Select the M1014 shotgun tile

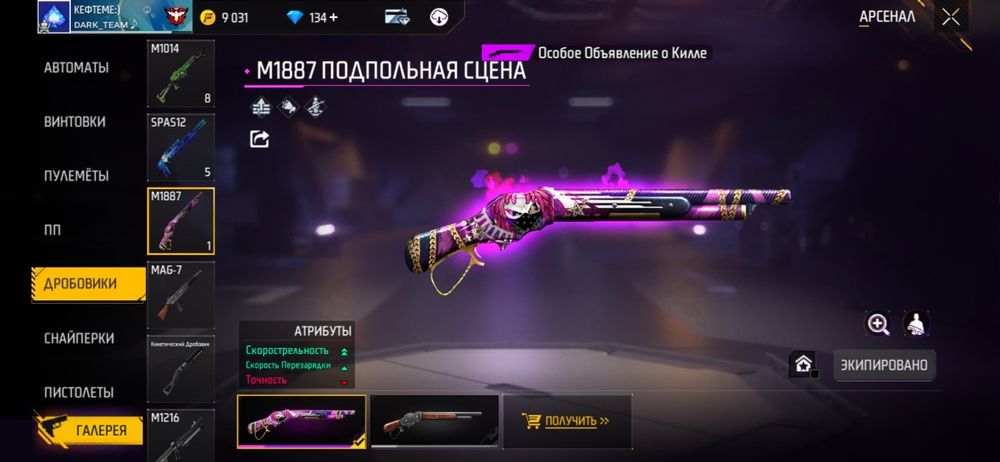(181, 74)
